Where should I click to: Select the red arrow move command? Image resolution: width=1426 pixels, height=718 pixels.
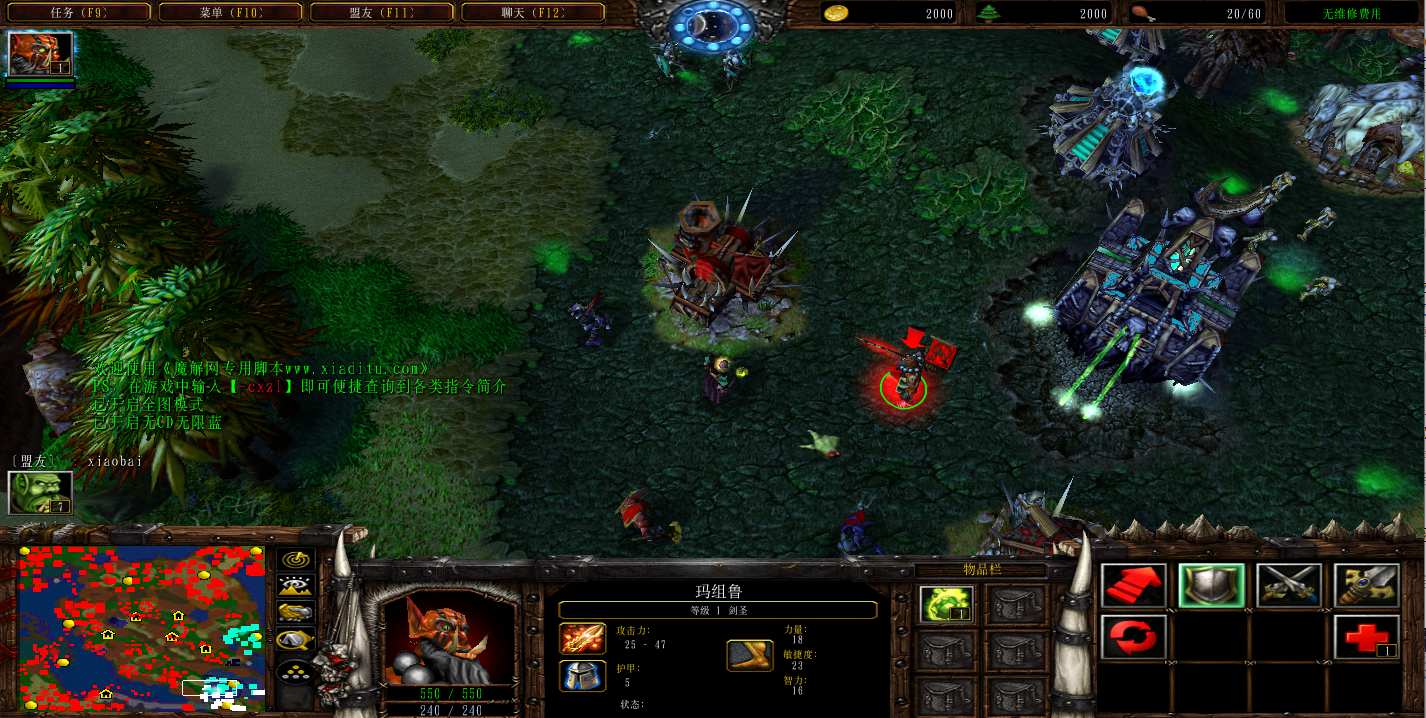click(x=1134, y=586)
